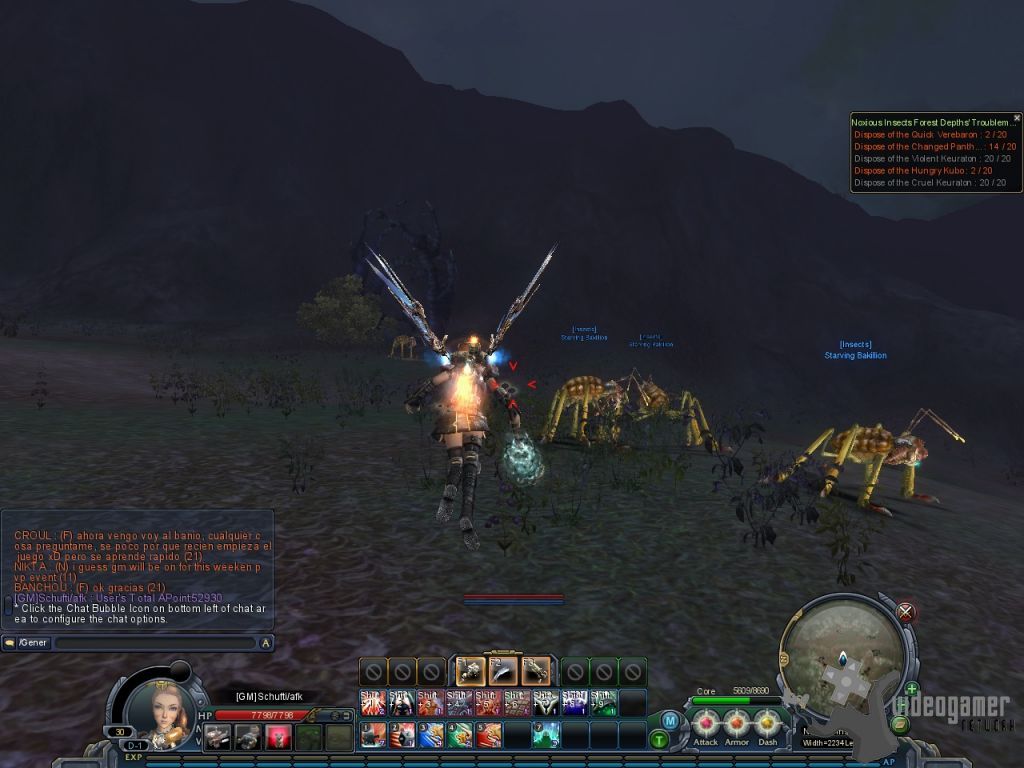Screen dimensions: 1024x768
Task: Click the blue M round button
Action: point(669,720)
